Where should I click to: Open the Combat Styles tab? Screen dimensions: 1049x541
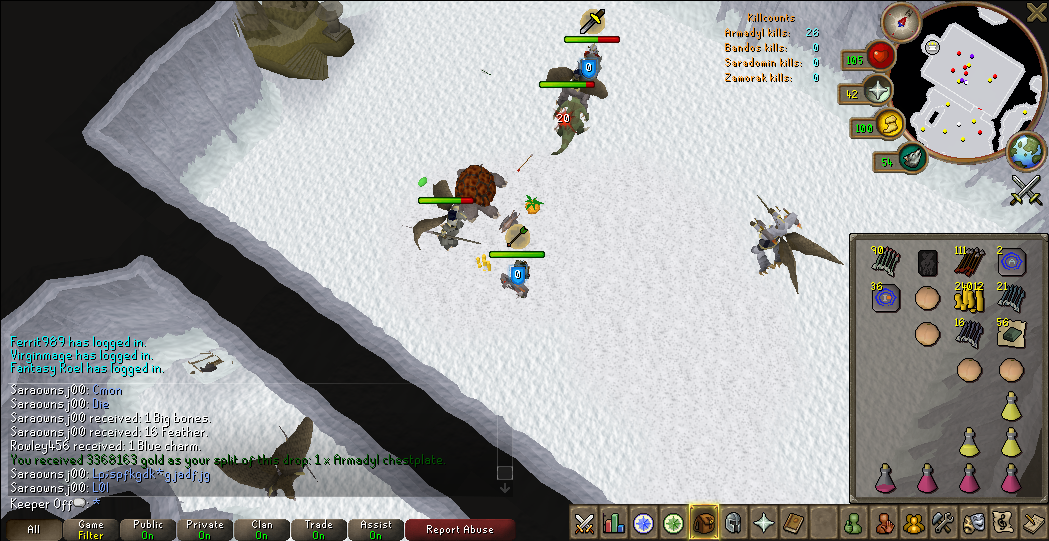pyautogui.click(x=584, y=522)
